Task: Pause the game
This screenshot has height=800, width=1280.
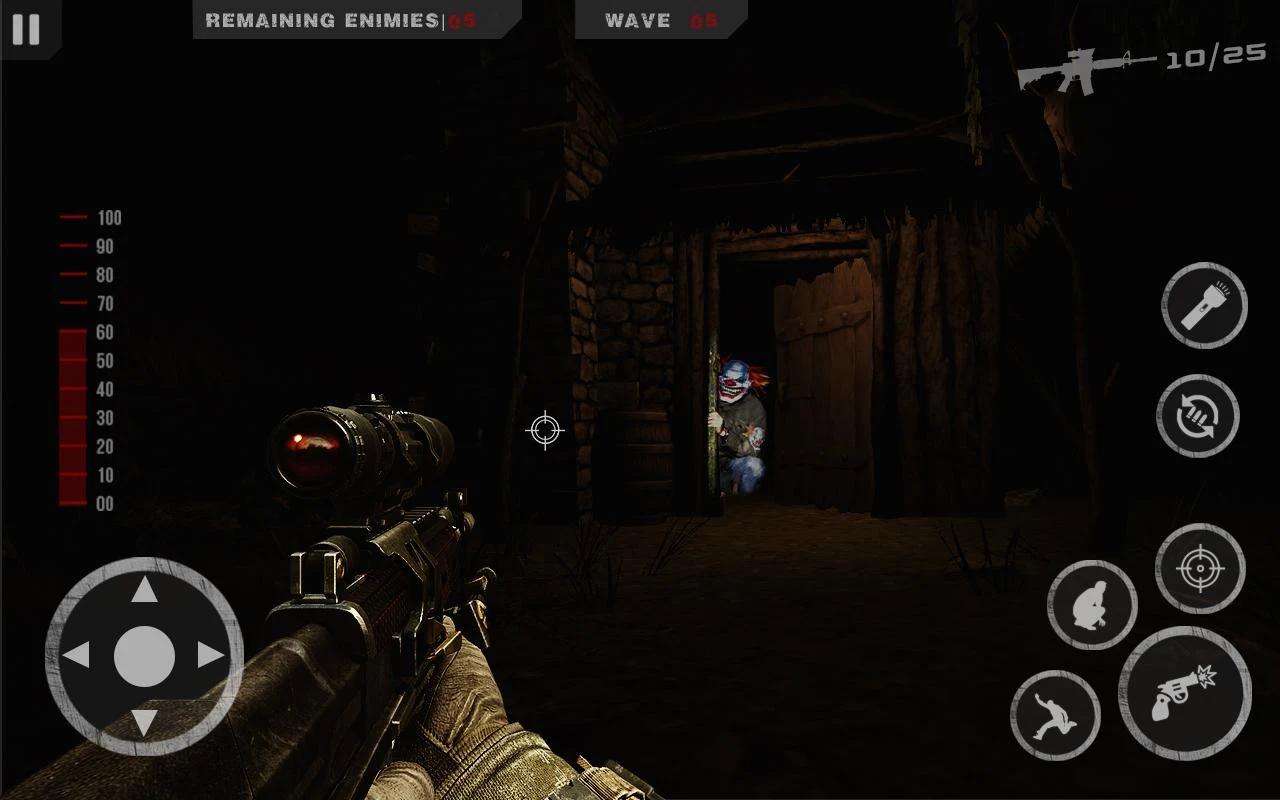Action: [26, 29]
